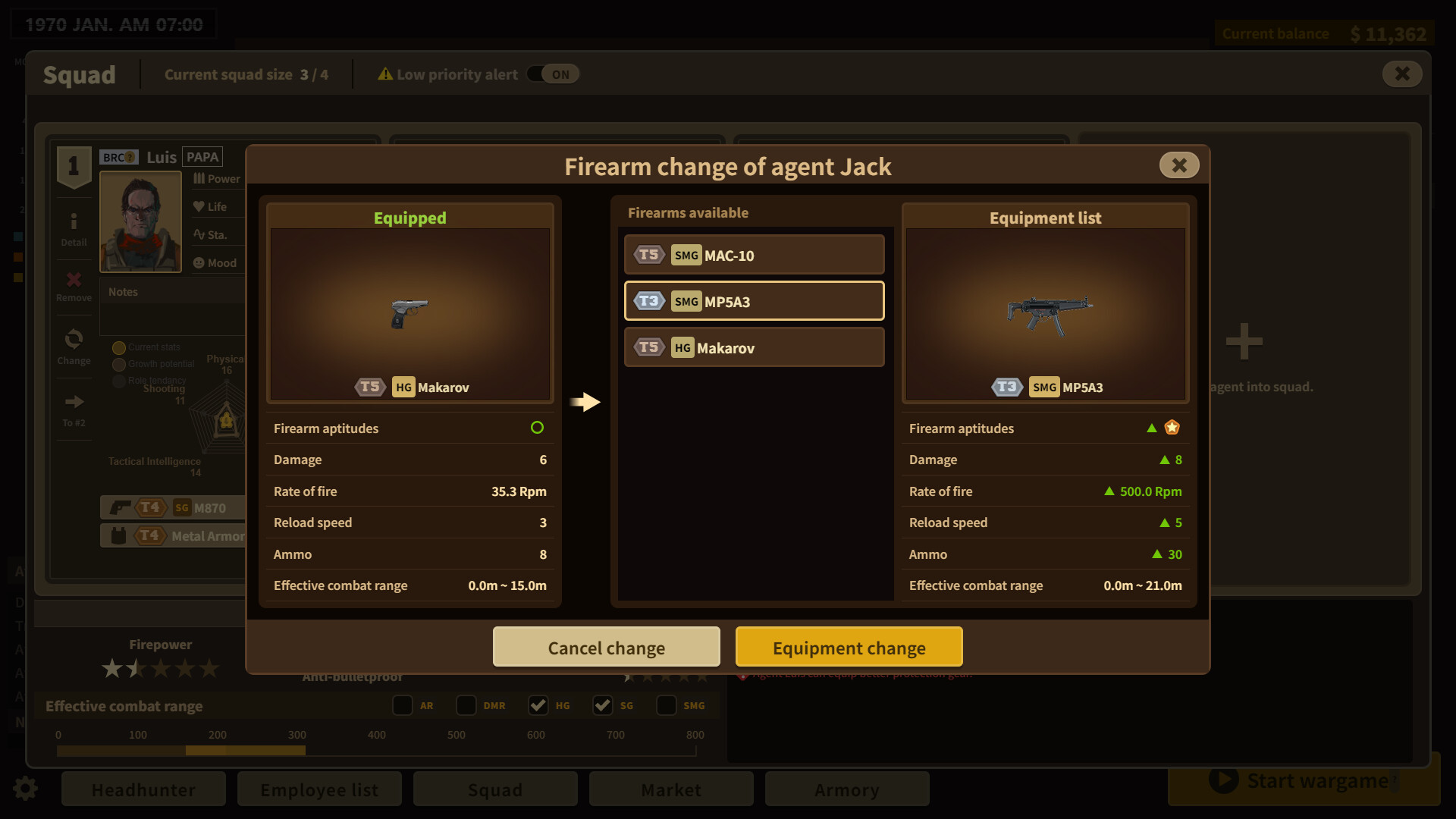Click the Mood smiley icon
1456x819 pixels.
point(199,262)
